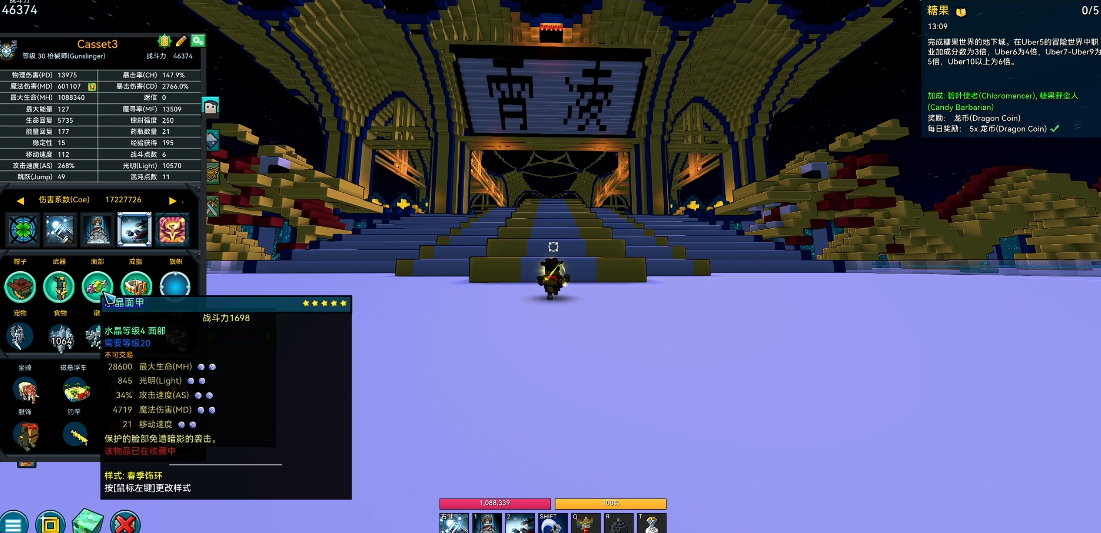Click the right arrow beside the Coe stat
Screen dimensions: 1101x533
point(173,200)
